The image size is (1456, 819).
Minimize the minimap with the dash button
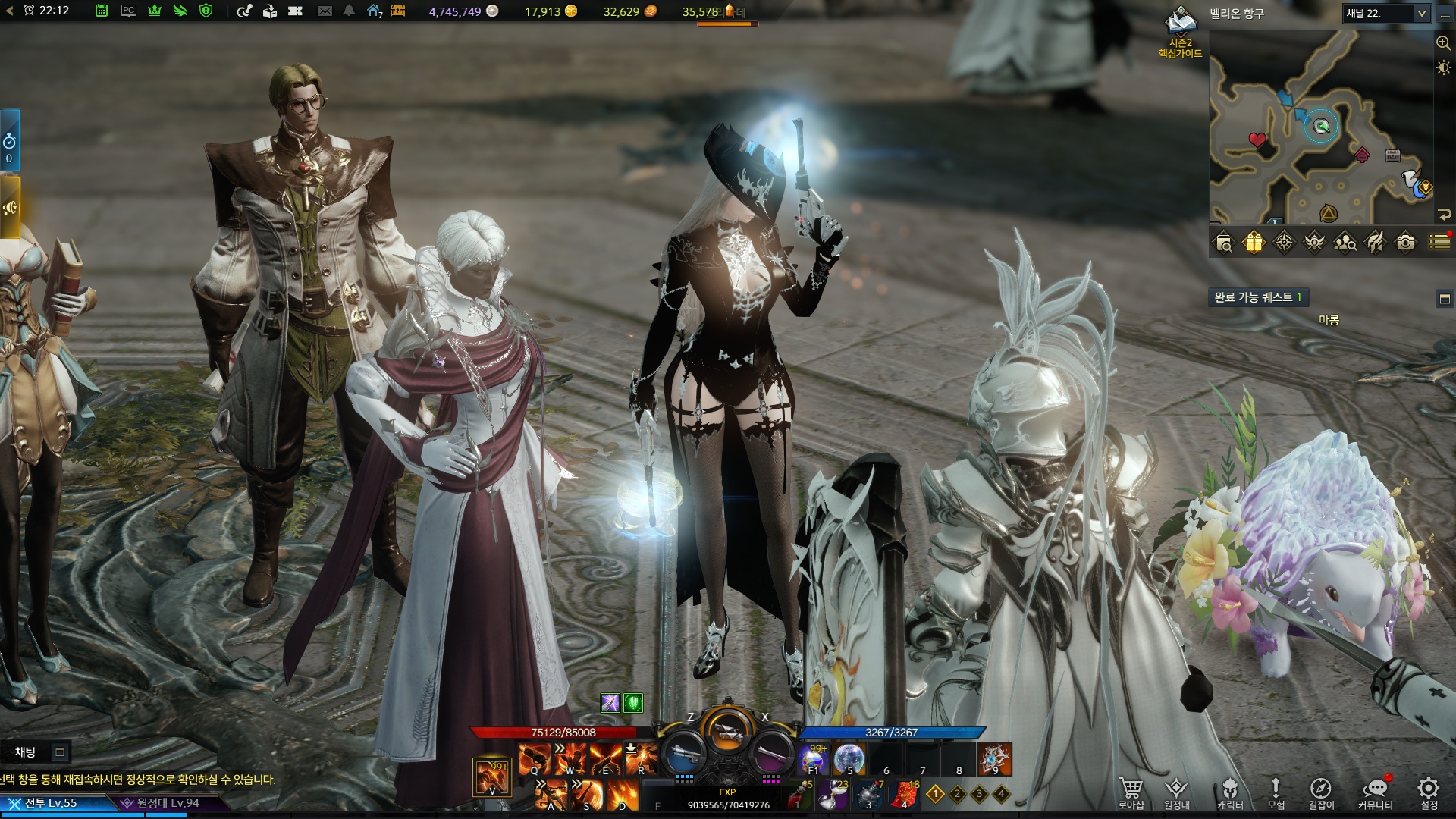pos(1445,15)
